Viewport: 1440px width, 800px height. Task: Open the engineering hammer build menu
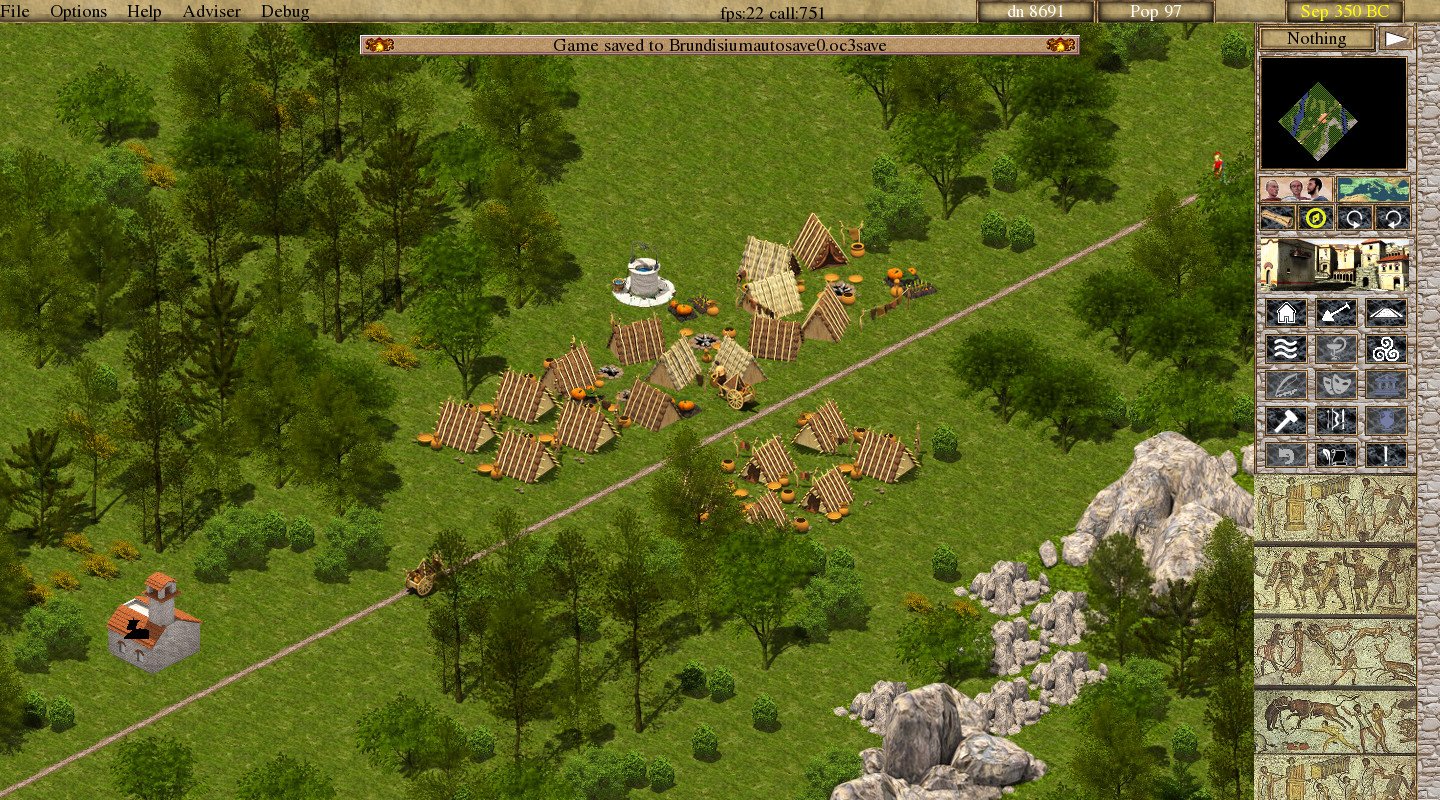(1285, 419)
